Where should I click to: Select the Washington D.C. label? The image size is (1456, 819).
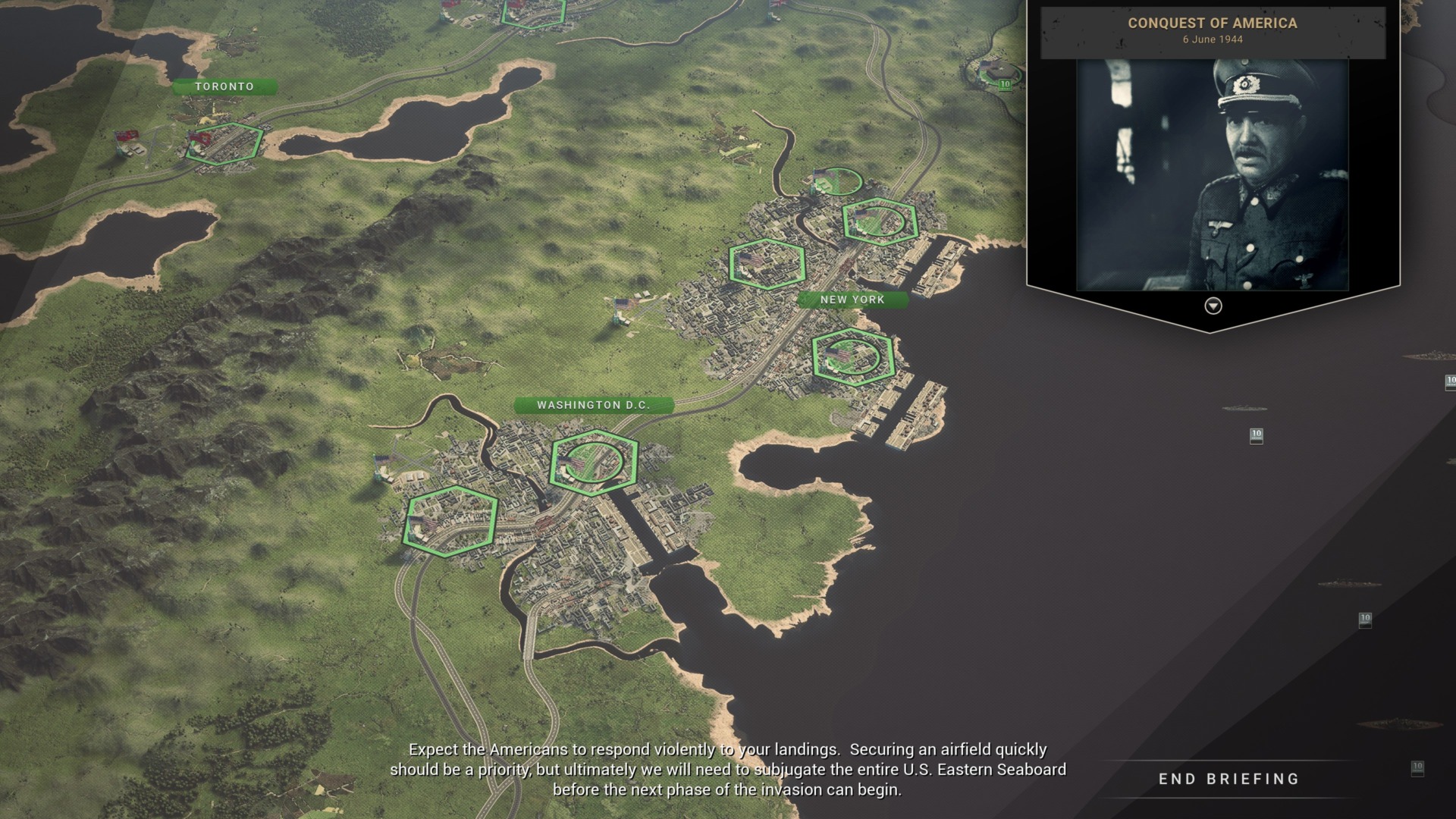point(594,405)
